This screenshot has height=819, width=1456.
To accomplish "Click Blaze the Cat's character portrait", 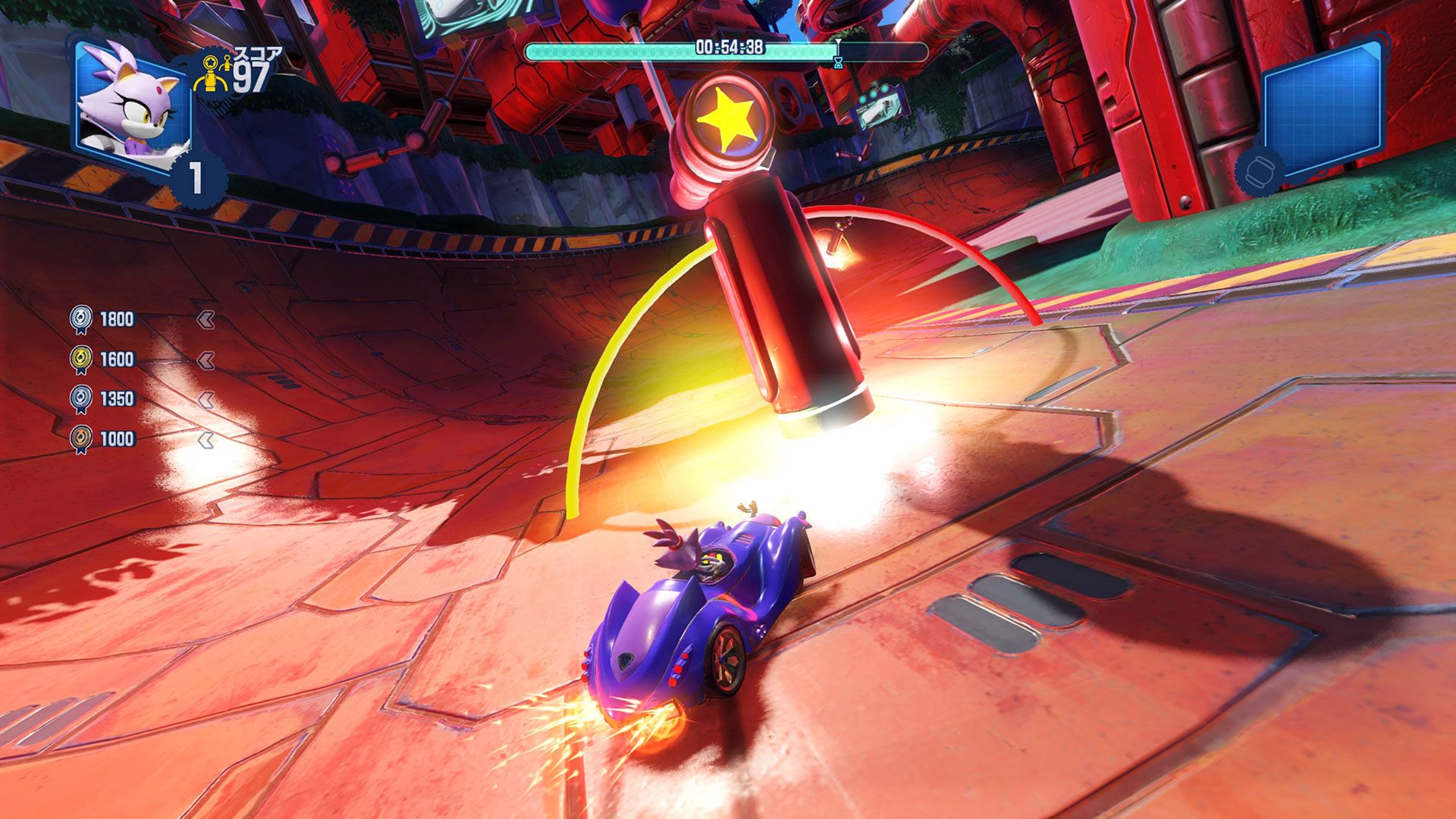I will (x=130, y=105).
